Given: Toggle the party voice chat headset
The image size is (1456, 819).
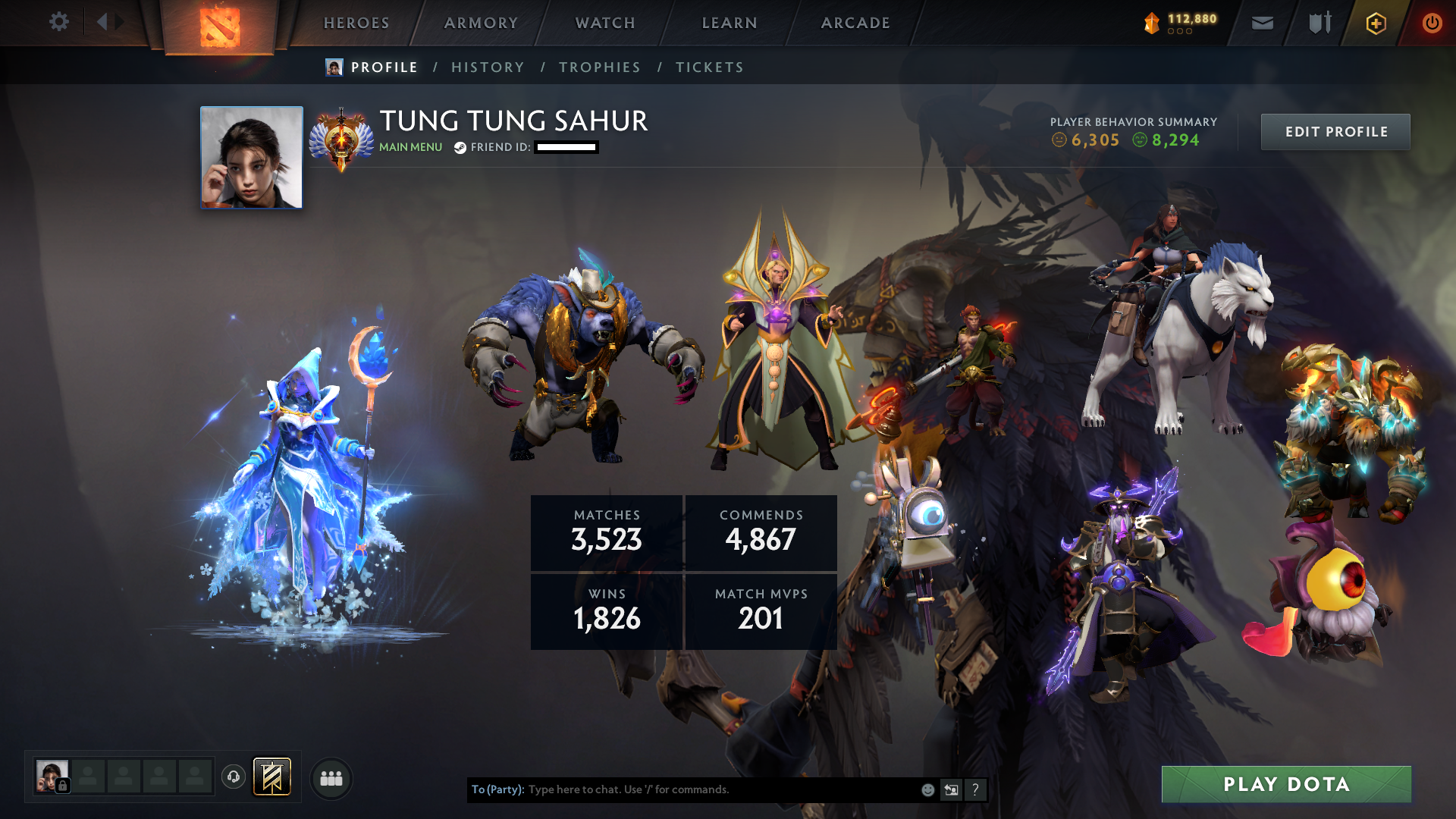Looking at the screenshot, I should (x=234, y=777).
